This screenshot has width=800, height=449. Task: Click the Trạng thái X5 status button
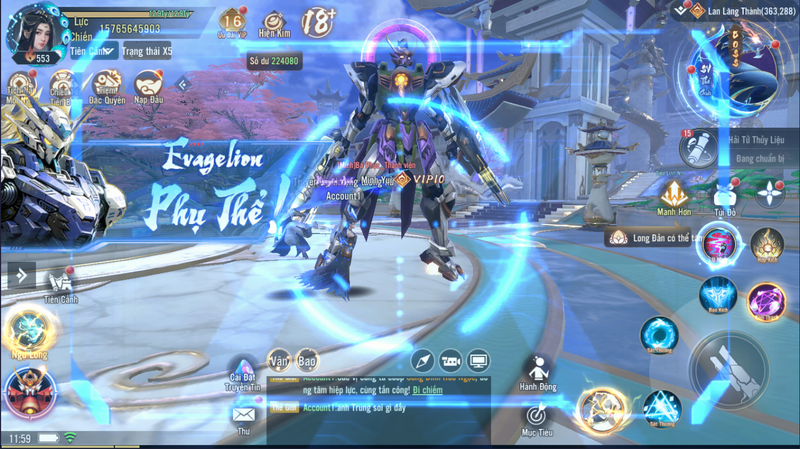(147, 51)
